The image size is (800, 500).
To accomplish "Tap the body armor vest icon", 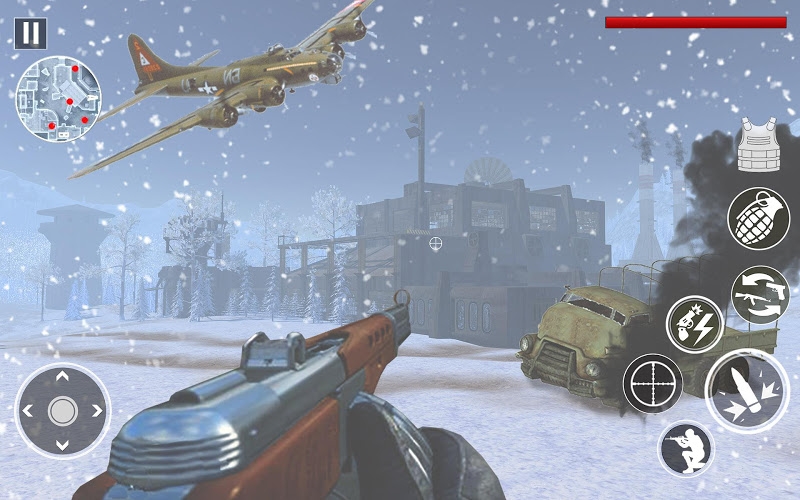I will point(757,144).
